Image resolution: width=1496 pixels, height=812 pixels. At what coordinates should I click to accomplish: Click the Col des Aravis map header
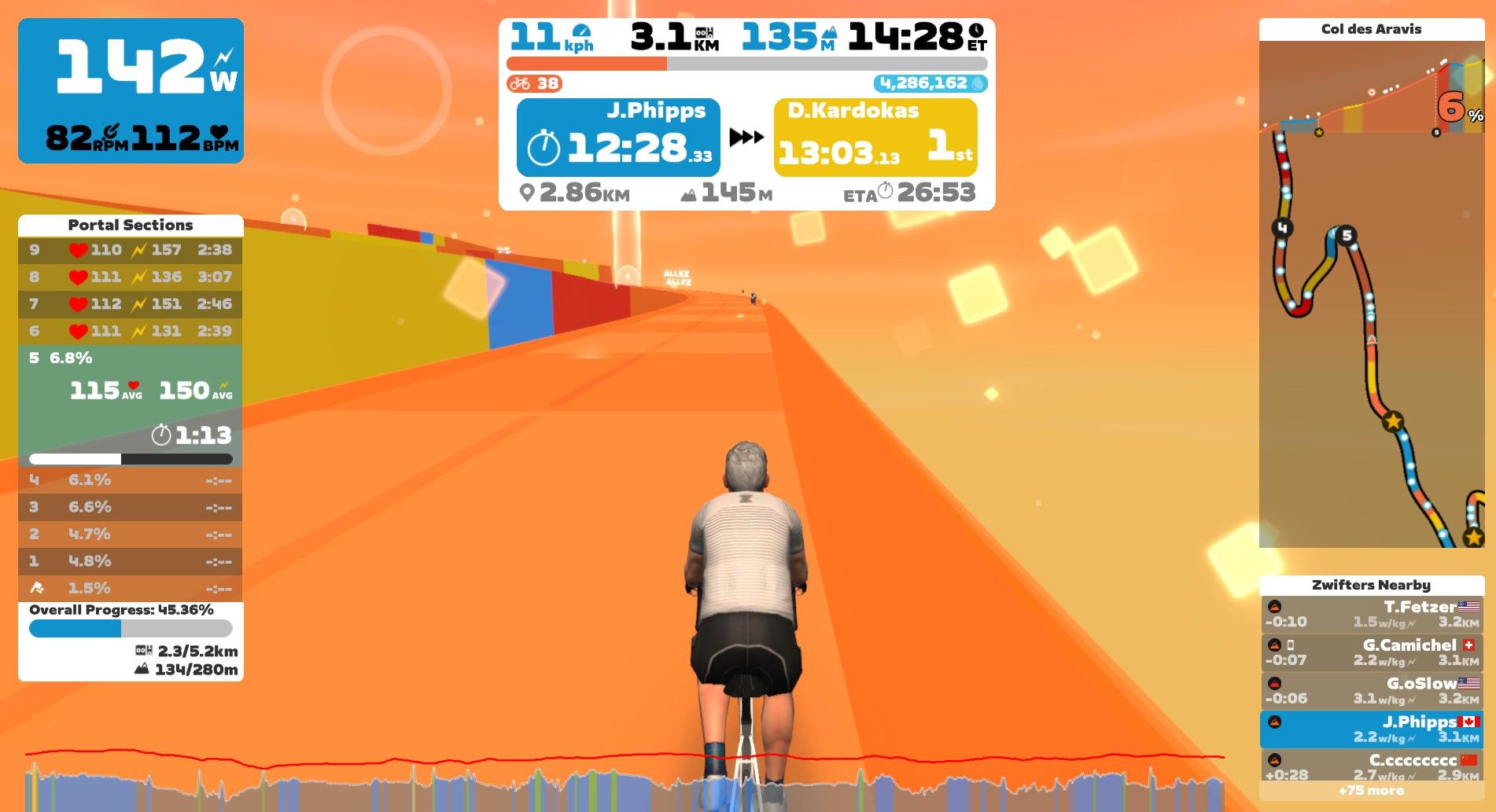pos(1372,28)
